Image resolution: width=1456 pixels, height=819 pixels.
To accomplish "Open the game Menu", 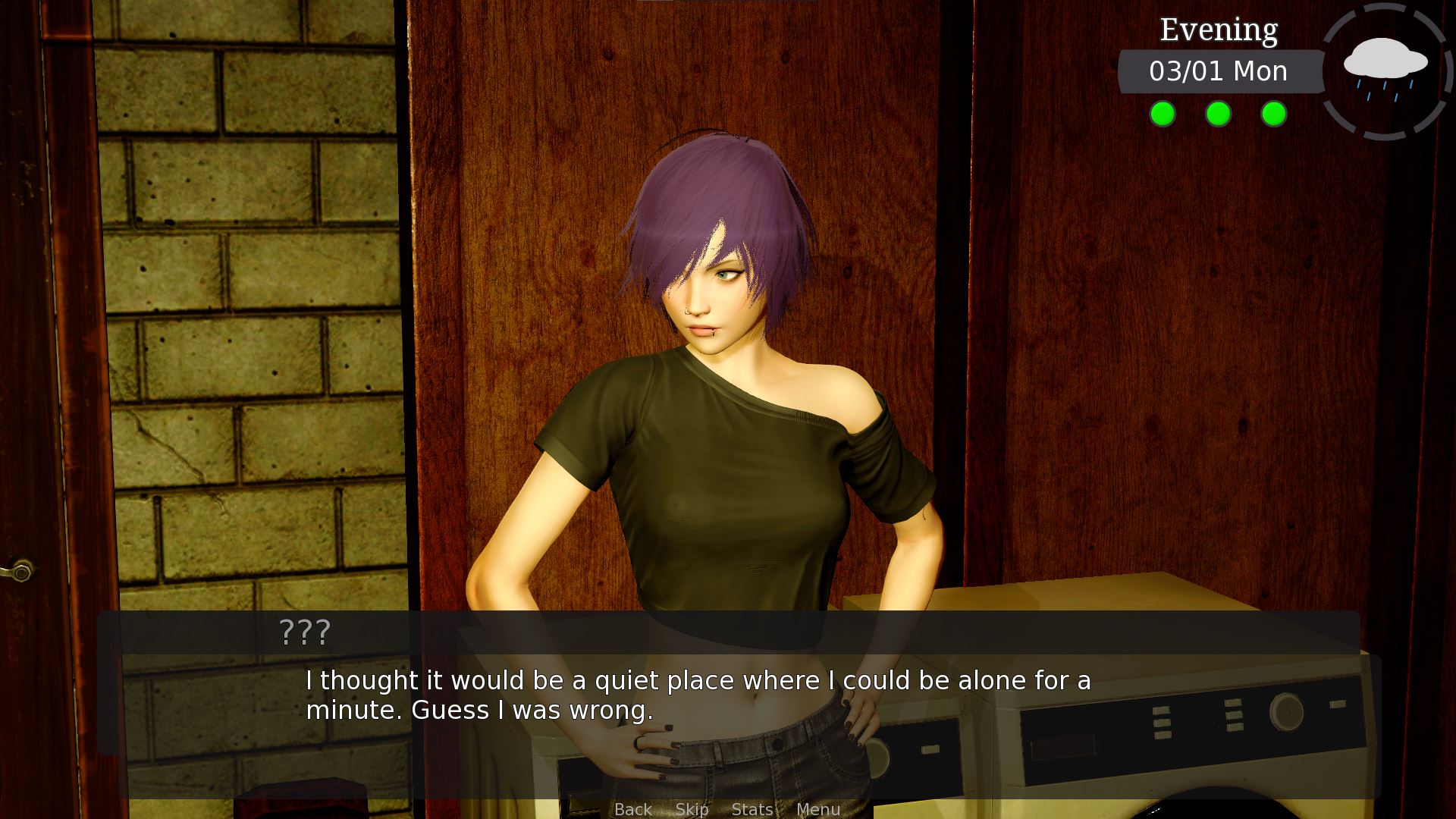I will pyautogui.click(x=817, y=809).
